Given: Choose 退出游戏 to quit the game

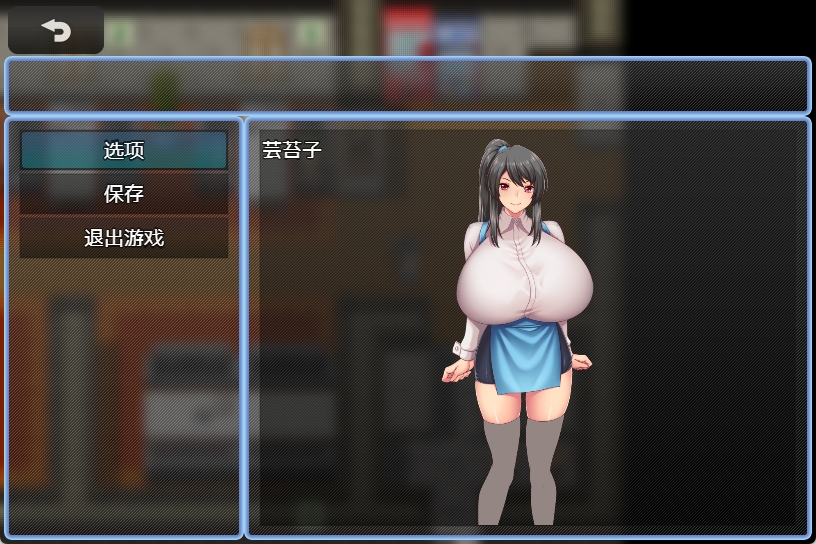Looking at the screenshot, I should 124,238.
